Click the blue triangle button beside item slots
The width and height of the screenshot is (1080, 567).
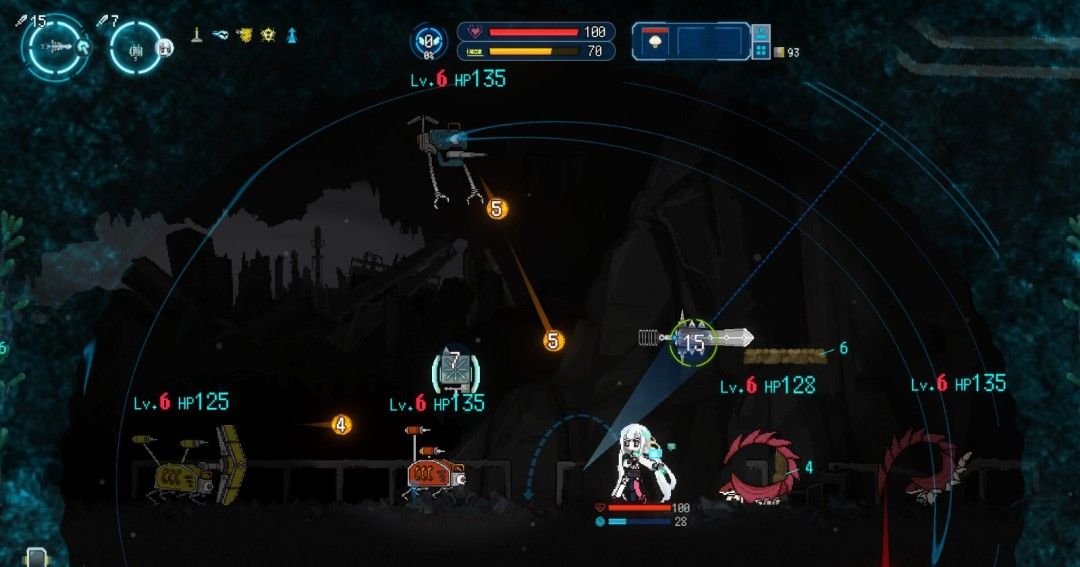(x=761, y=32)
